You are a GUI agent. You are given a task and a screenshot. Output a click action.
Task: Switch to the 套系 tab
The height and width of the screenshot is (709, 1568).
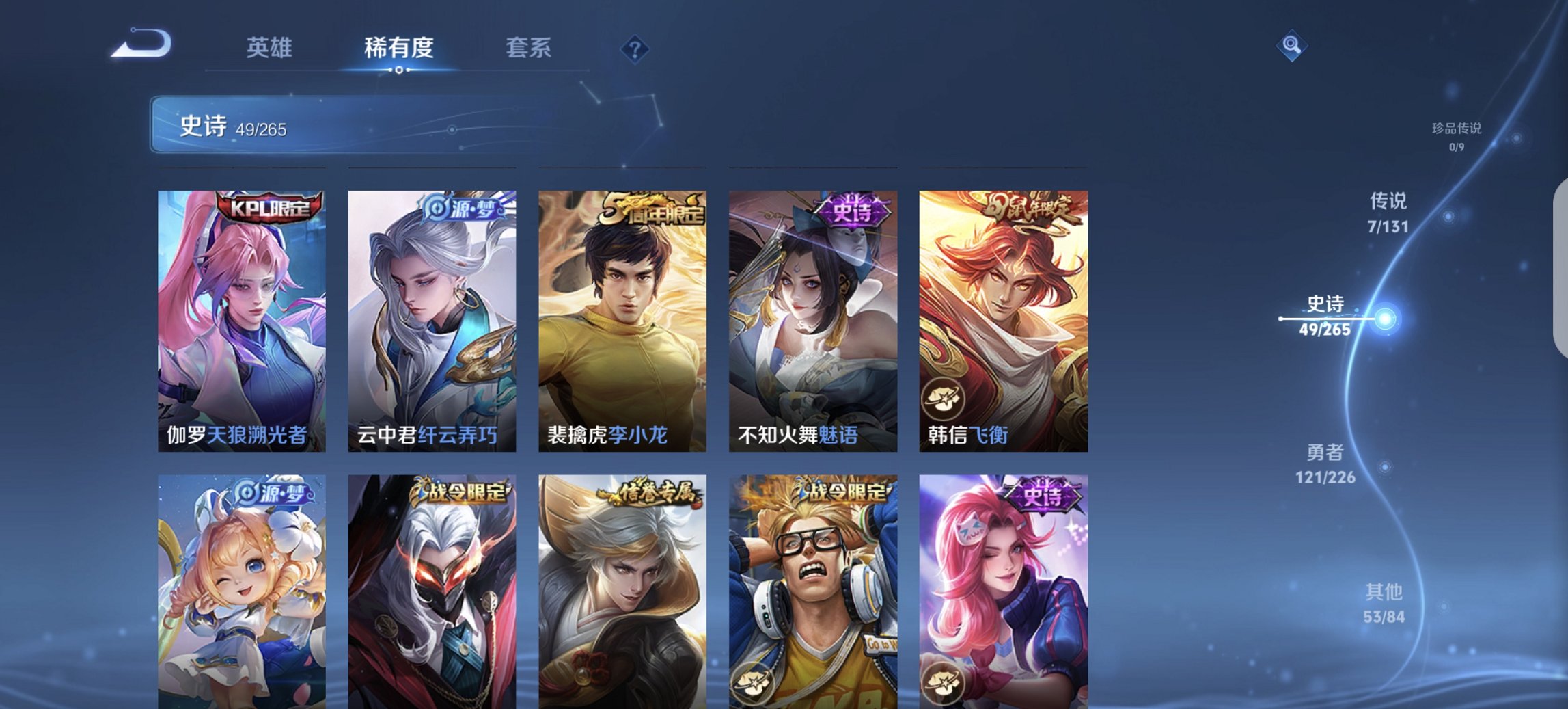(528, 48)
